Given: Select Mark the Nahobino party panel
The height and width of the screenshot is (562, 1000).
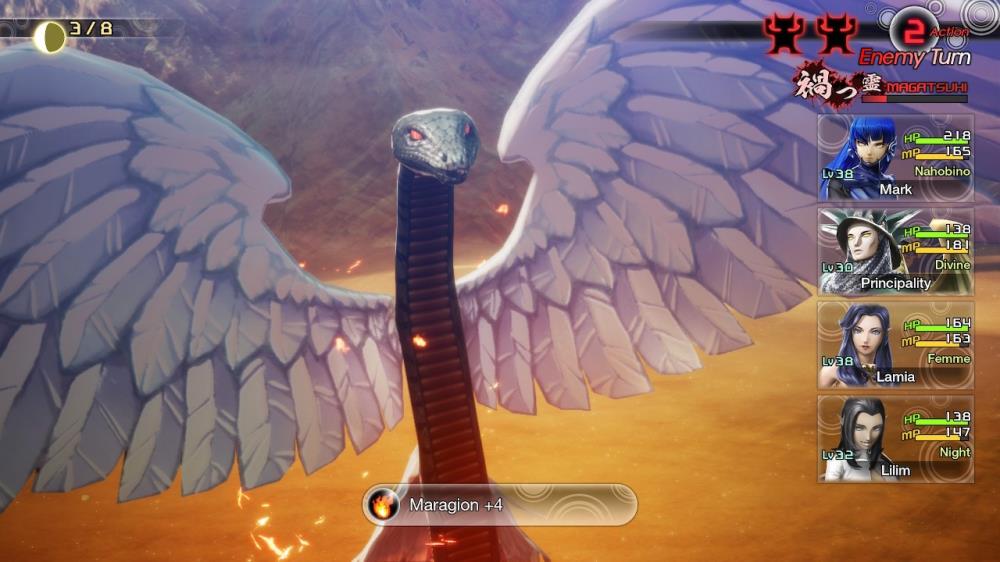Looking at the screenshot, I should pyautogui.click(x=895, y=157).
